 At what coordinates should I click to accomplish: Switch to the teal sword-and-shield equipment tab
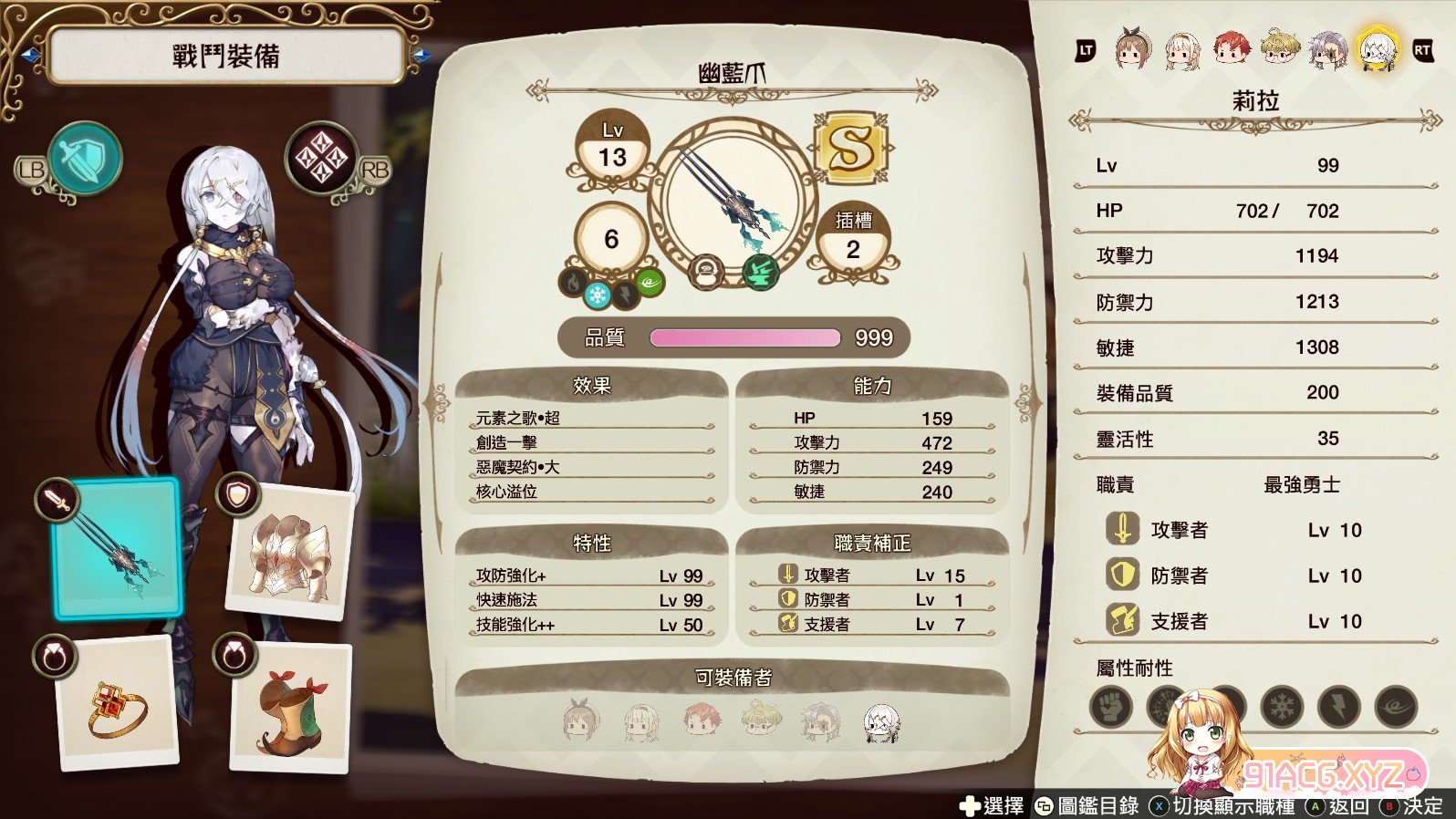(x=84, y=160)
